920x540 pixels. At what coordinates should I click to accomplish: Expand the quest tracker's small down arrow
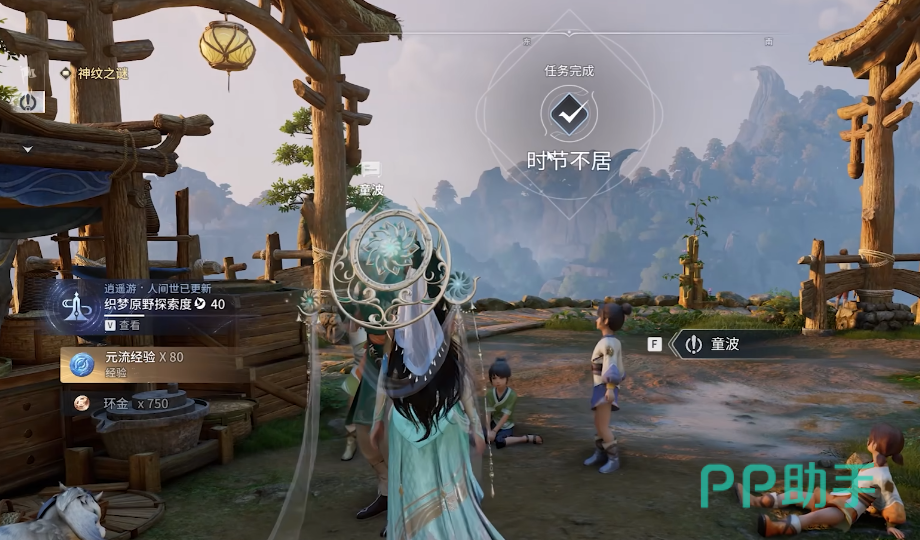28,149
